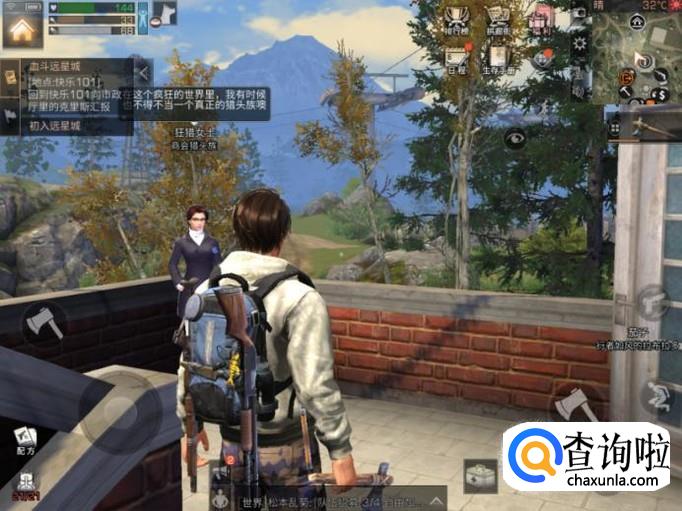This screenshot has width=682, height=511.
Task: Collapse the quest tracker with the arrow
Action: click(143, 72)
